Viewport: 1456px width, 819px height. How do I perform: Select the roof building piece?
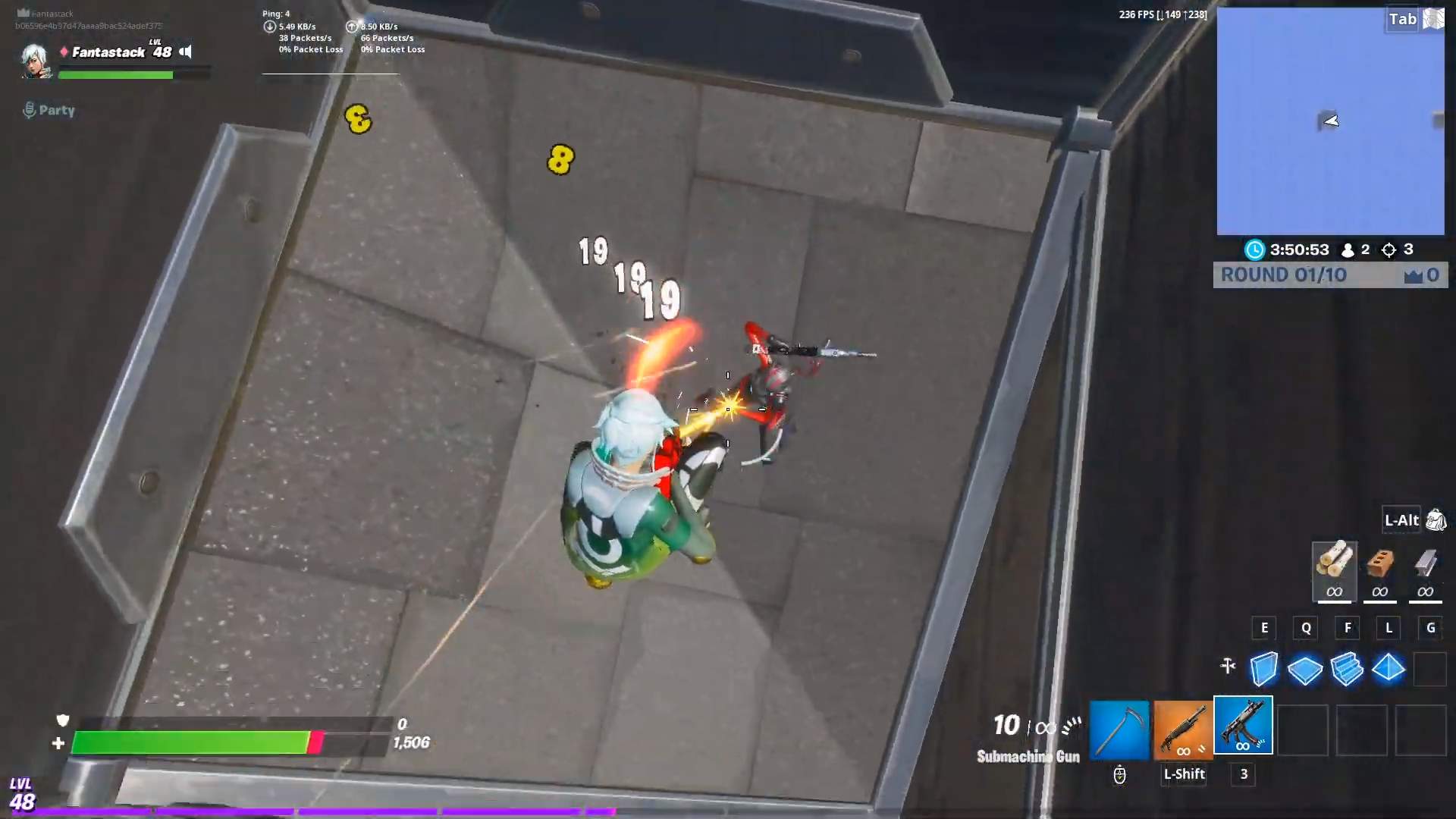pyautogui.click(x=1389, y=669)
